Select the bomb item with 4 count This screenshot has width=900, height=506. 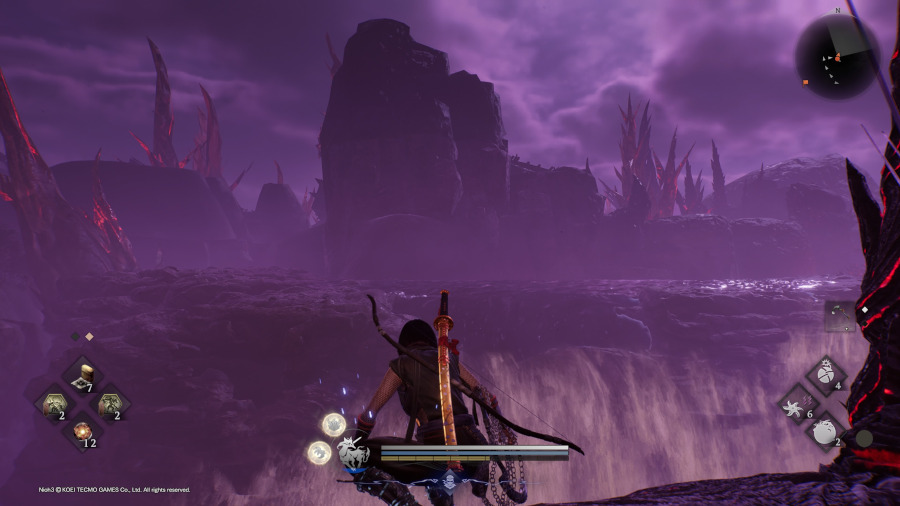tap(826, 374)
